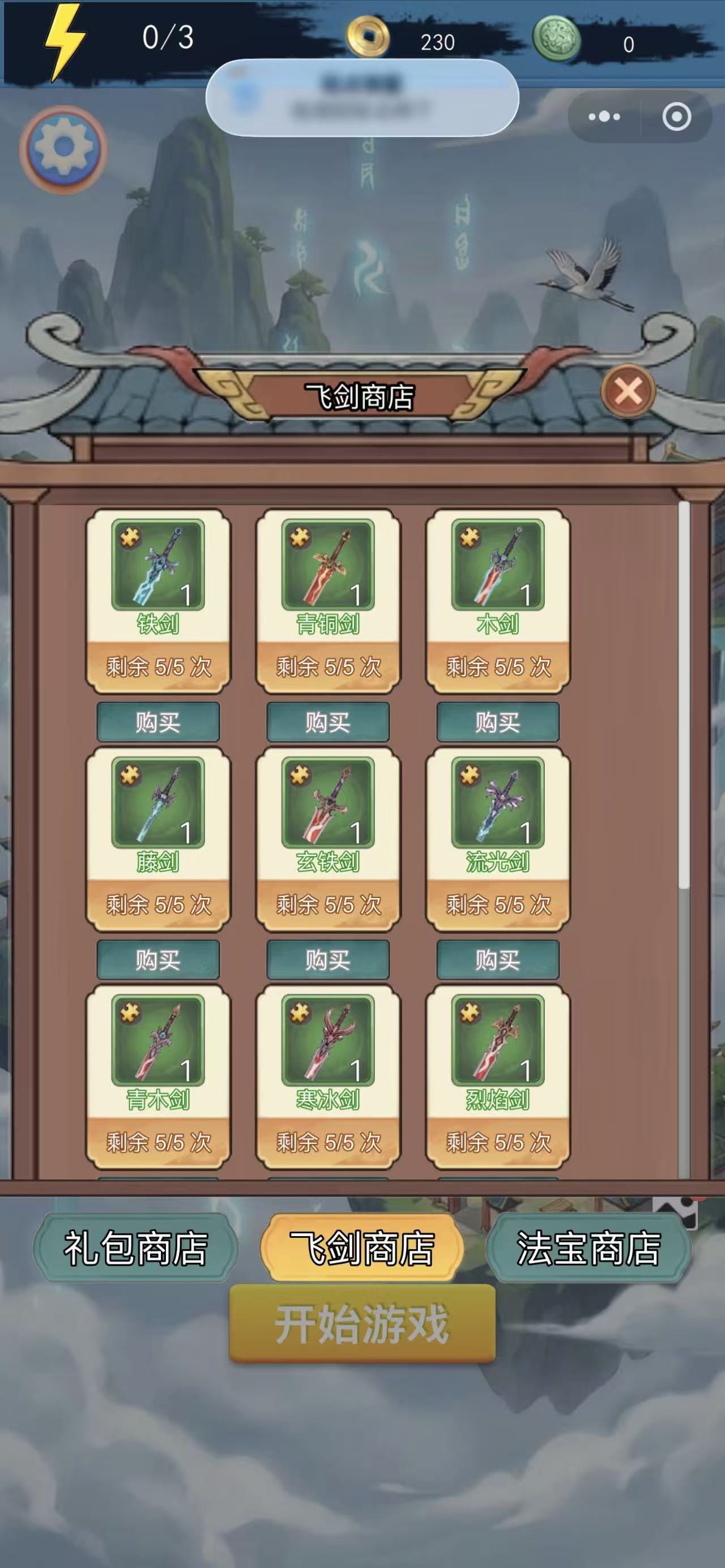Tap the lightning energy icon showing 0/3
Image resolution: width=725 pixels, height=1568 pixels.
point(63,39)
